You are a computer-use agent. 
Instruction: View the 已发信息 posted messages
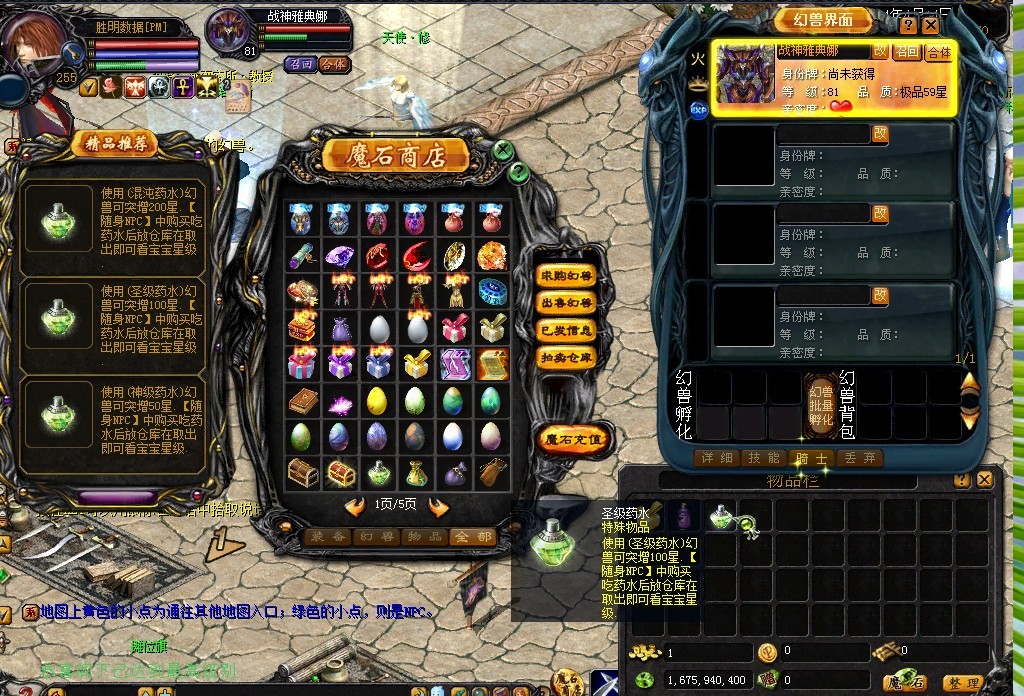[x=566, y=330]
